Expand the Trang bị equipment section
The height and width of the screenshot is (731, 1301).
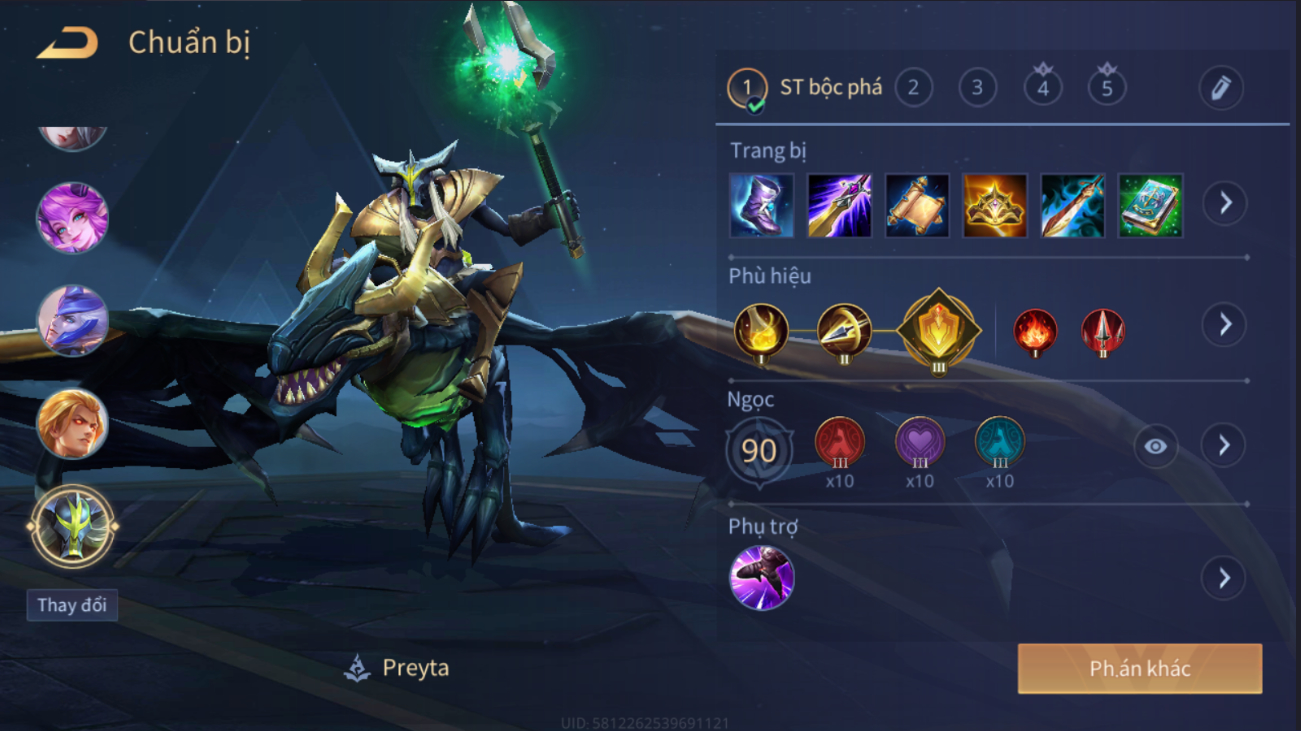pos(1225,204)
